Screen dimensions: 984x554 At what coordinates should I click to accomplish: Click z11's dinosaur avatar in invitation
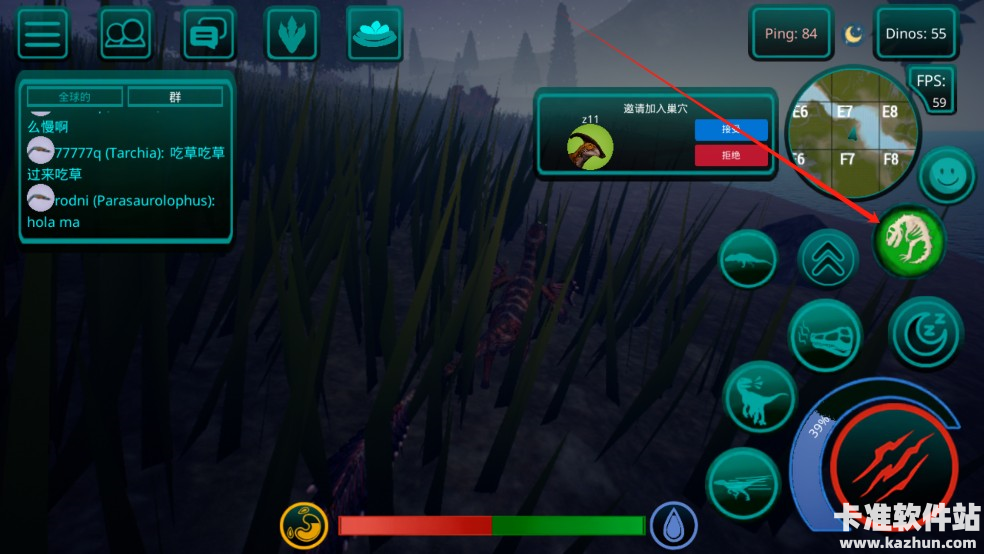(590, 147)
